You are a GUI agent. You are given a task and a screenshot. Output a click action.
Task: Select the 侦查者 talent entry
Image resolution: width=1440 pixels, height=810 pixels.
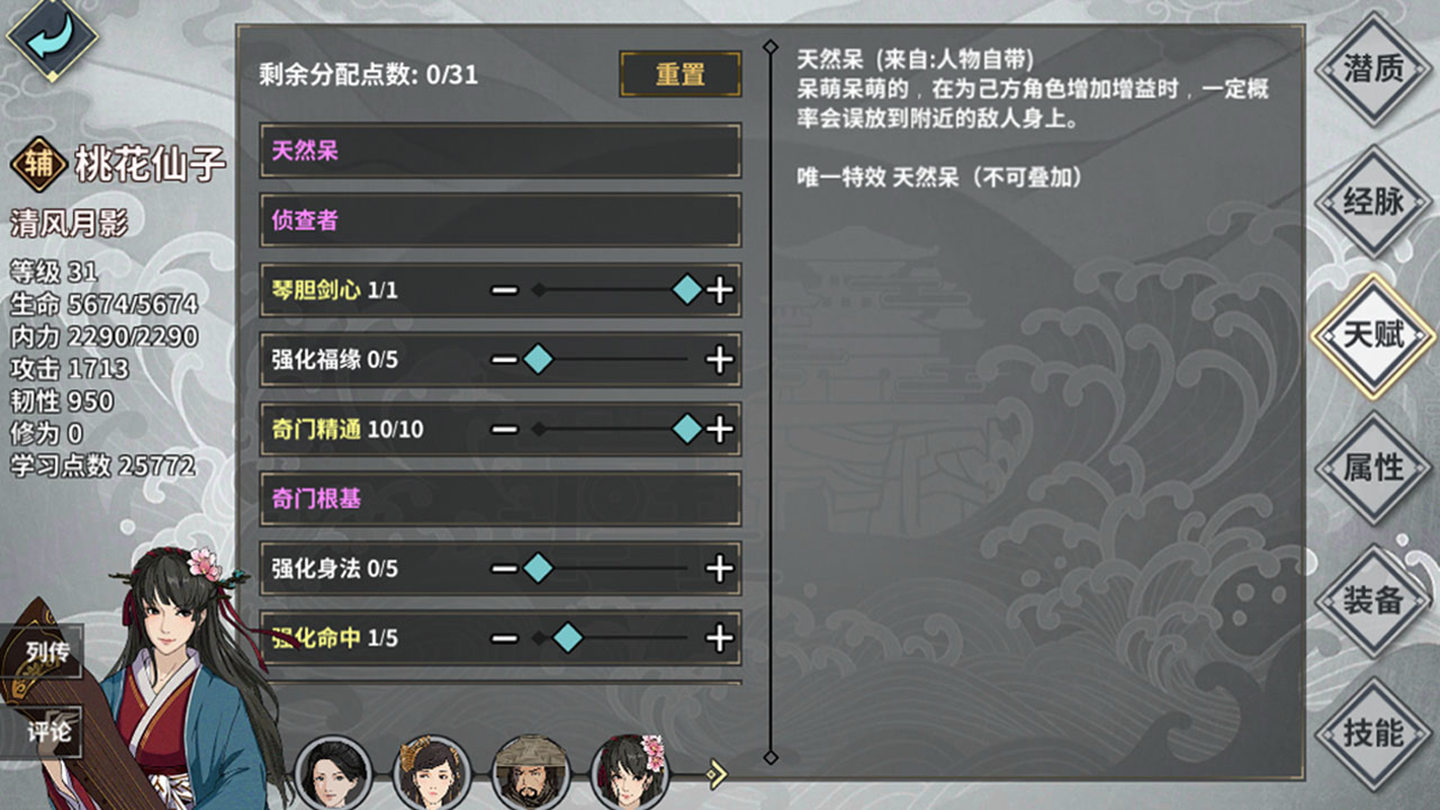pos(500,221)
